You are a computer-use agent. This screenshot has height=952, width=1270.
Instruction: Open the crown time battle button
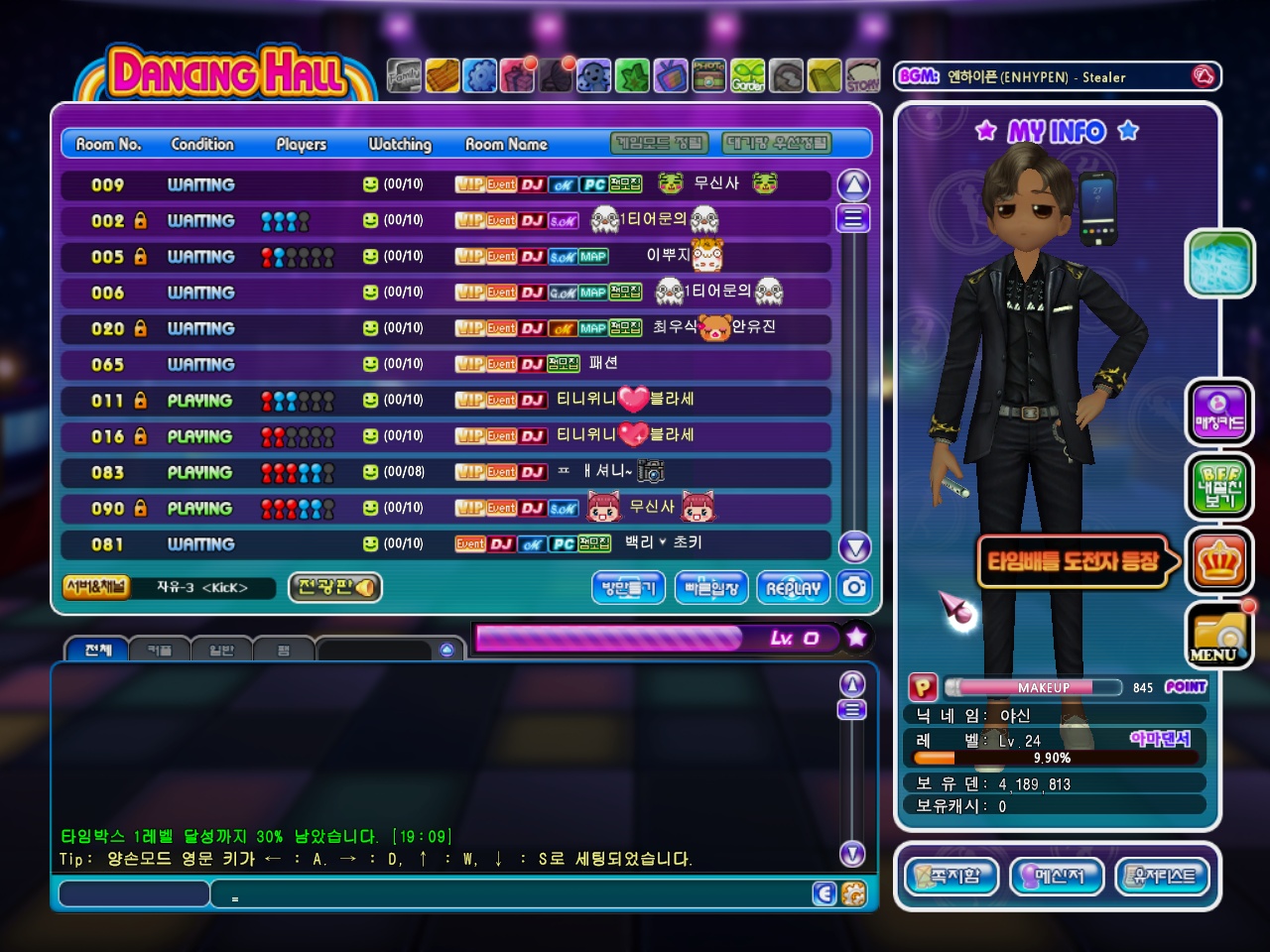1218,561
